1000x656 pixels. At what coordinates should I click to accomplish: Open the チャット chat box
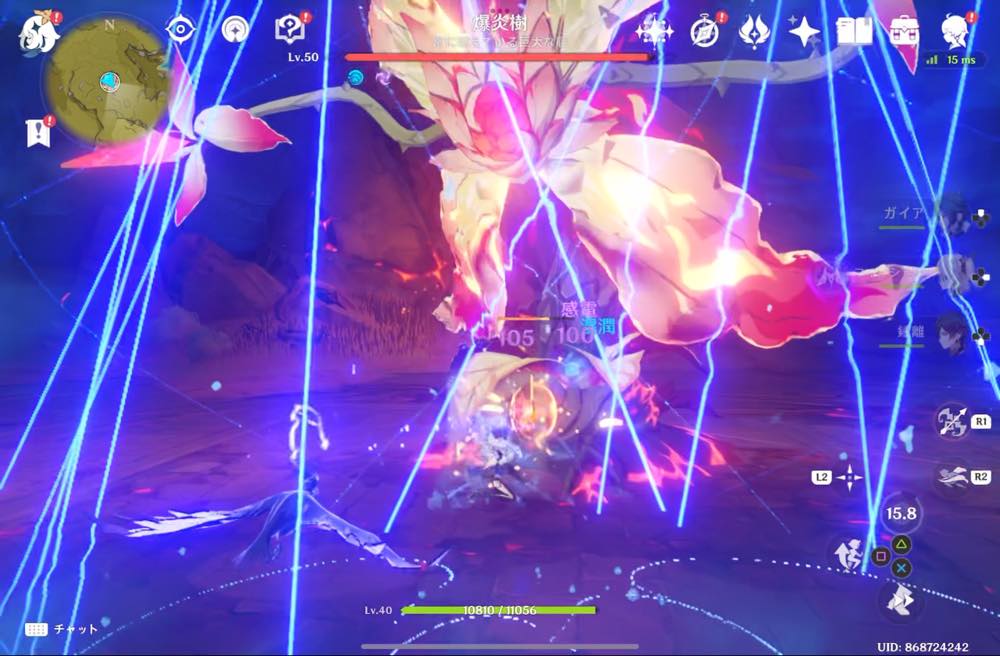[62, 629]
